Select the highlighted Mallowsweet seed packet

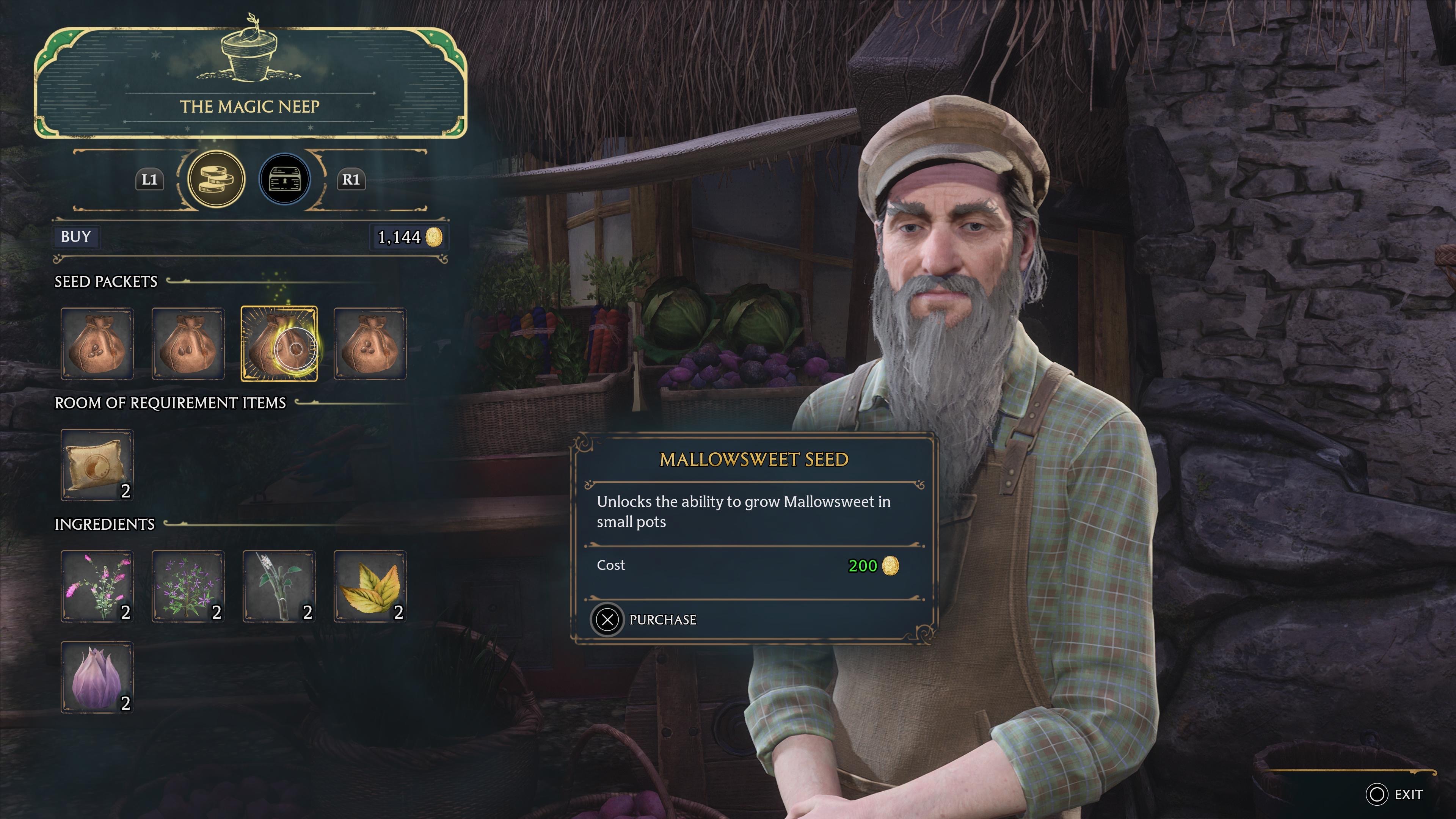click(279, 344)
